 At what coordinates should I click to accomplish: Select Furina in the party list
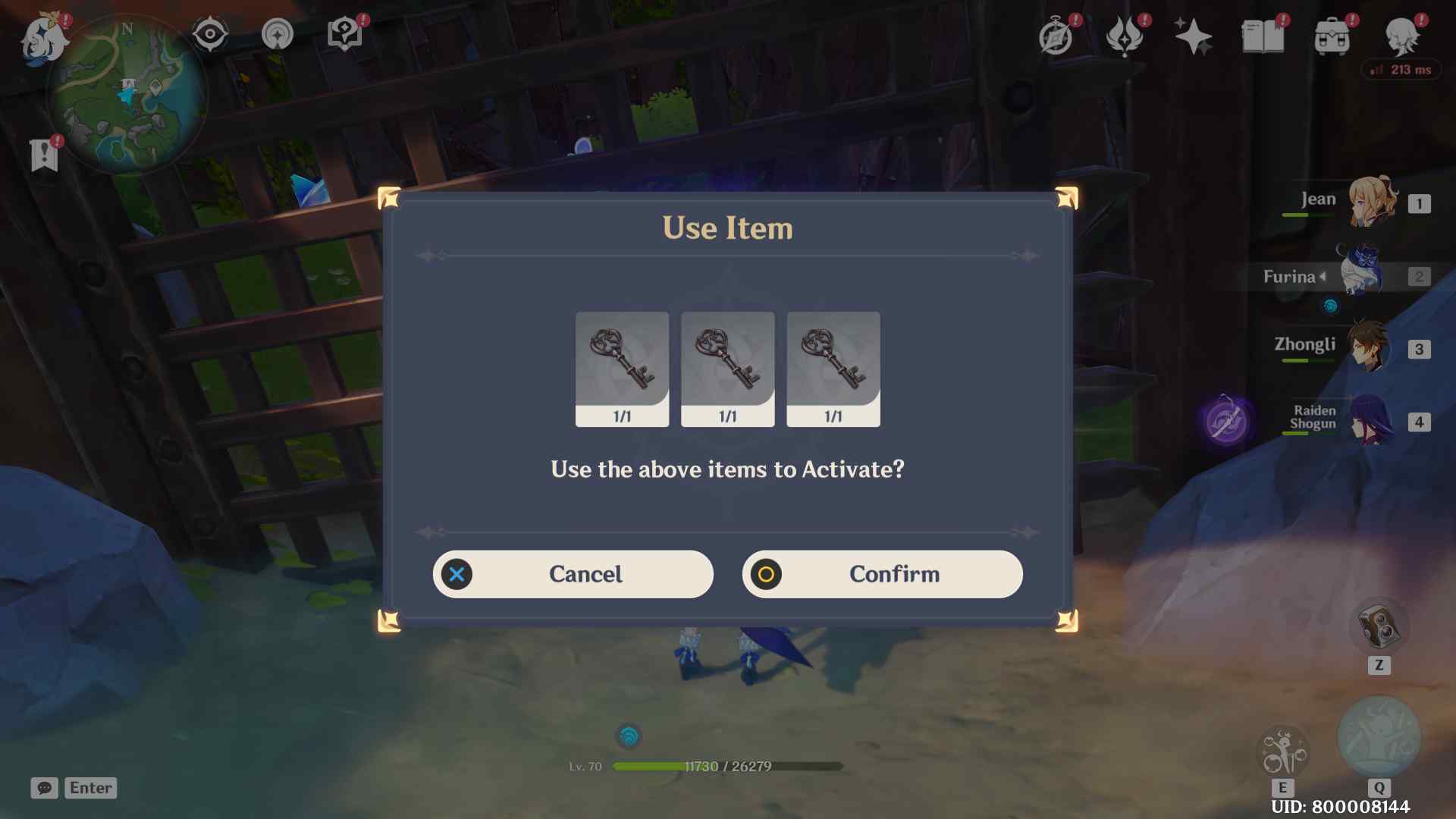(1362, 275)
